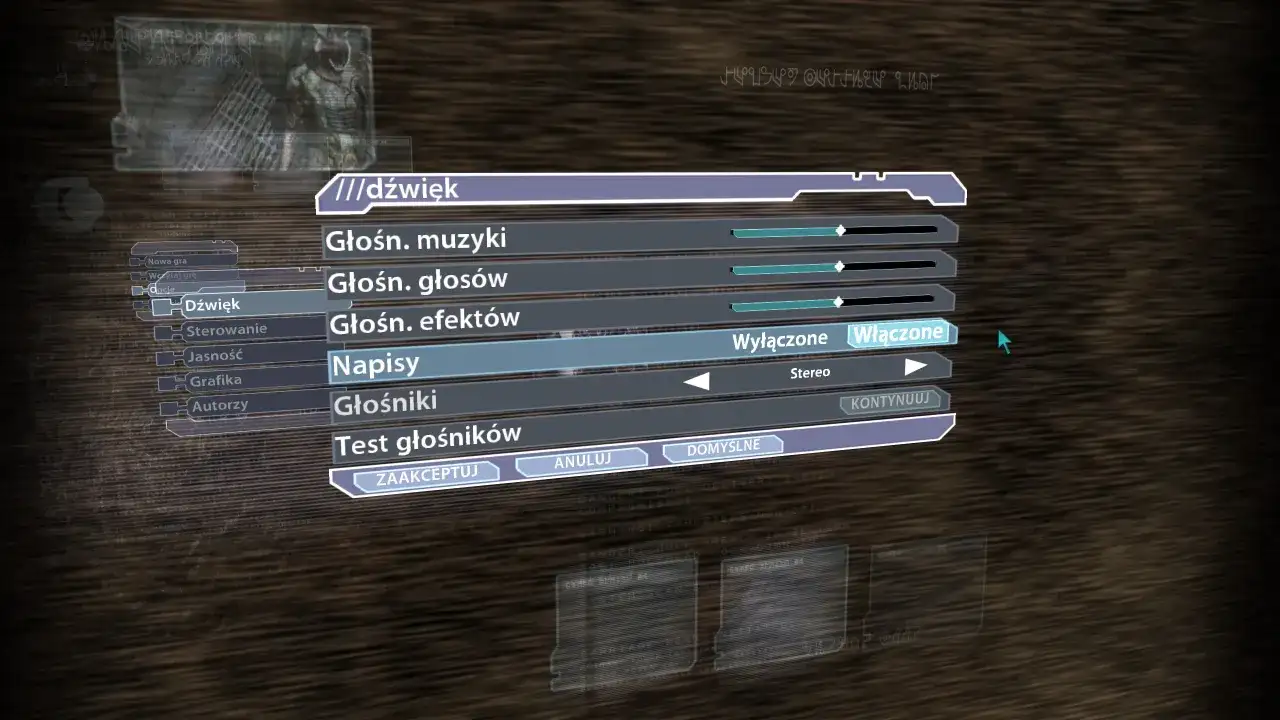
Task: Click left arrow to change speaker mode
Action: tap(697, 381)
